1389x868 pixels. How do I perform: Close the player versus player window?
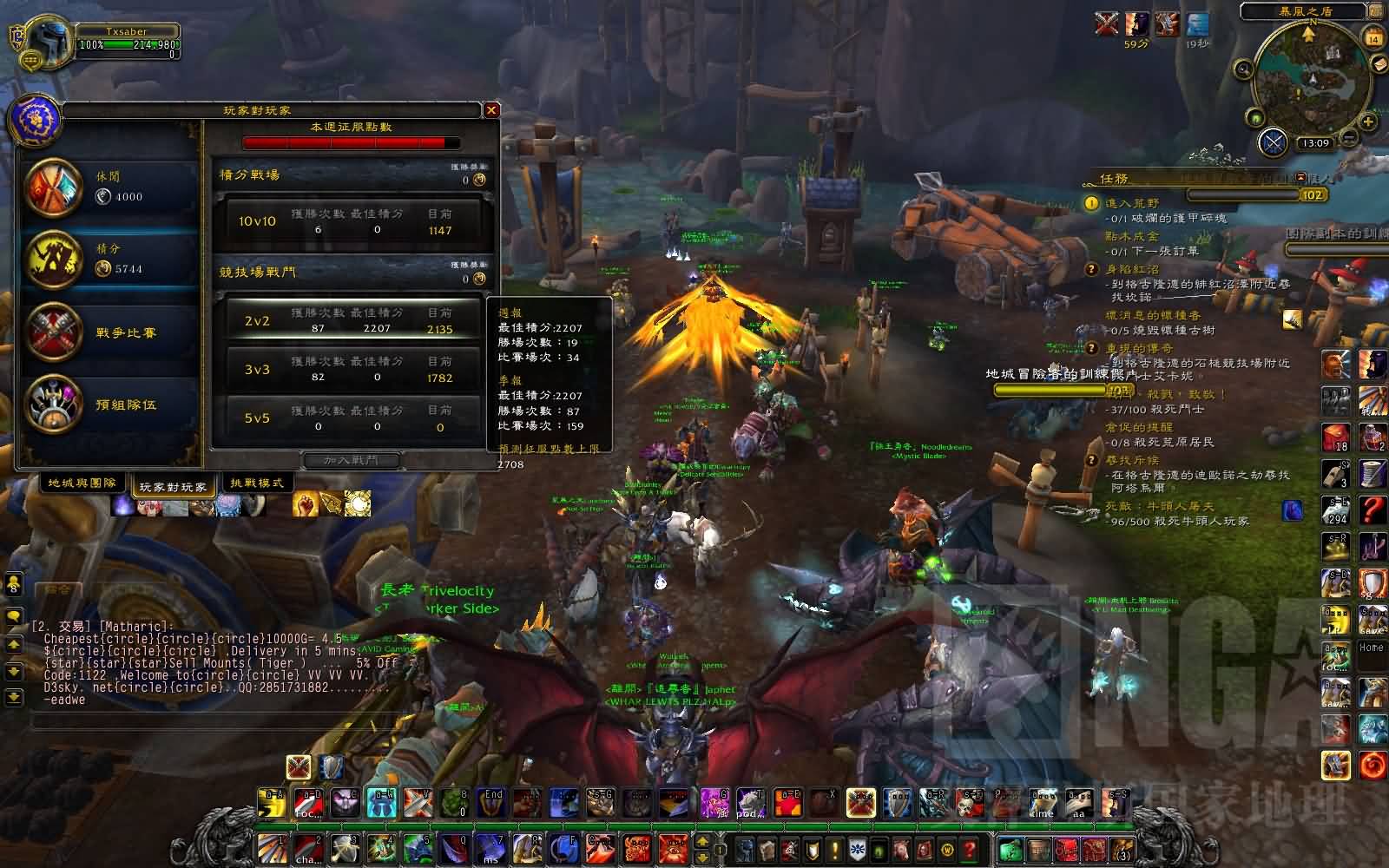[x=491, y=110]
